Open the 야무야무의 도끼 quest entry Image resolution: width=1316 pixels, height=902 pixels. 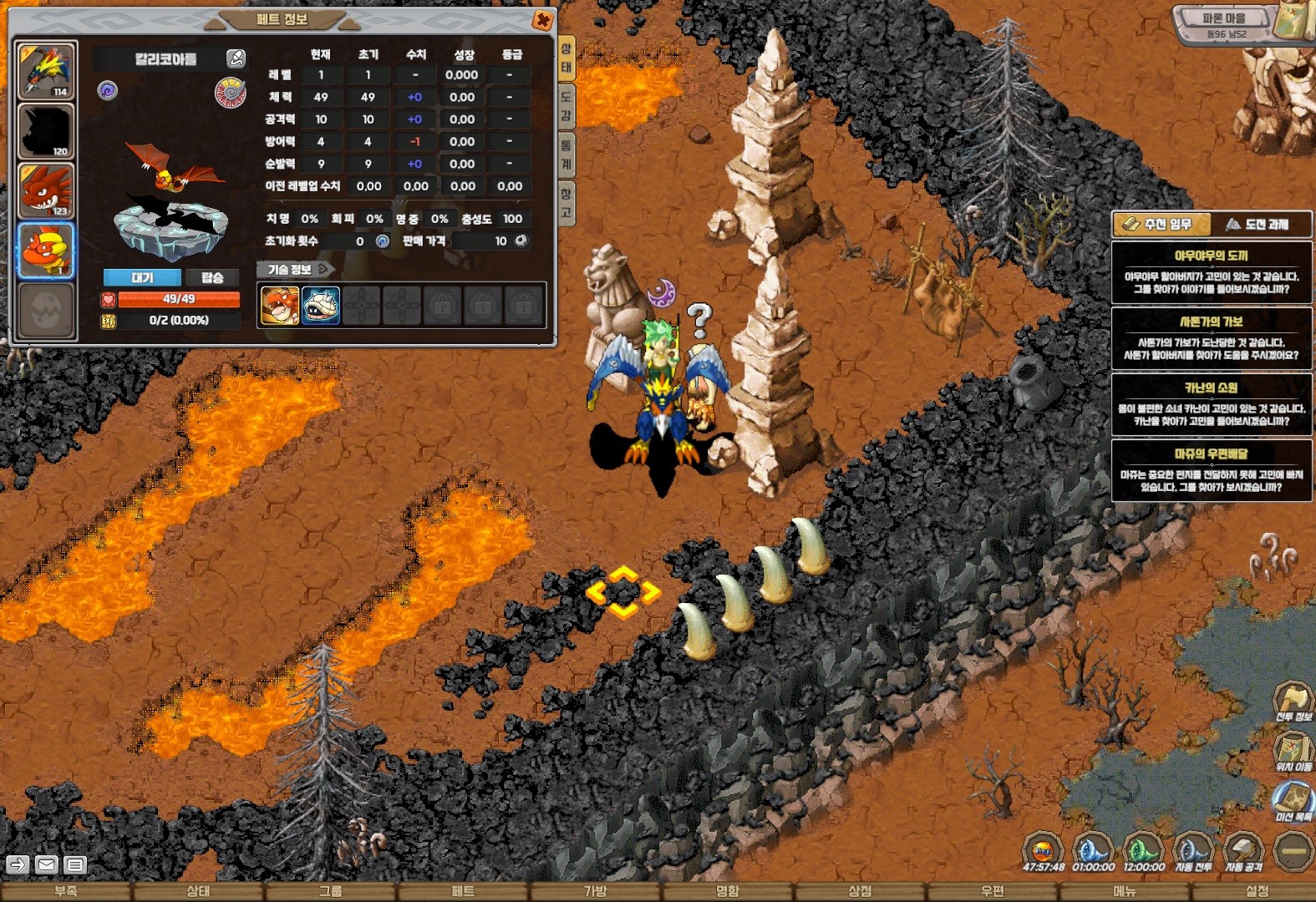pyautogui.click(x=1211, y=272)
